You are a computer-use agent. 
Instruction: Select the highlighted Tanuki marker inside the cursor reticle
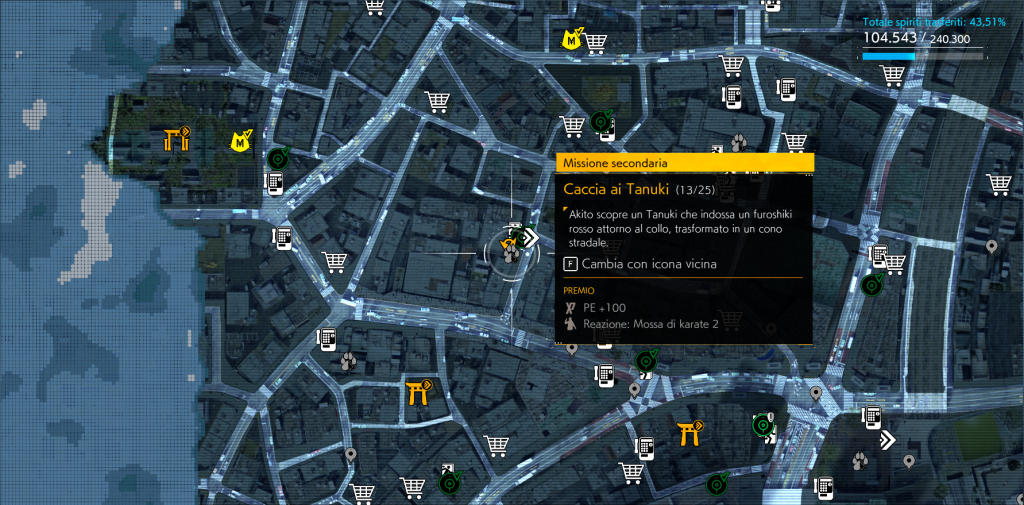511,252
